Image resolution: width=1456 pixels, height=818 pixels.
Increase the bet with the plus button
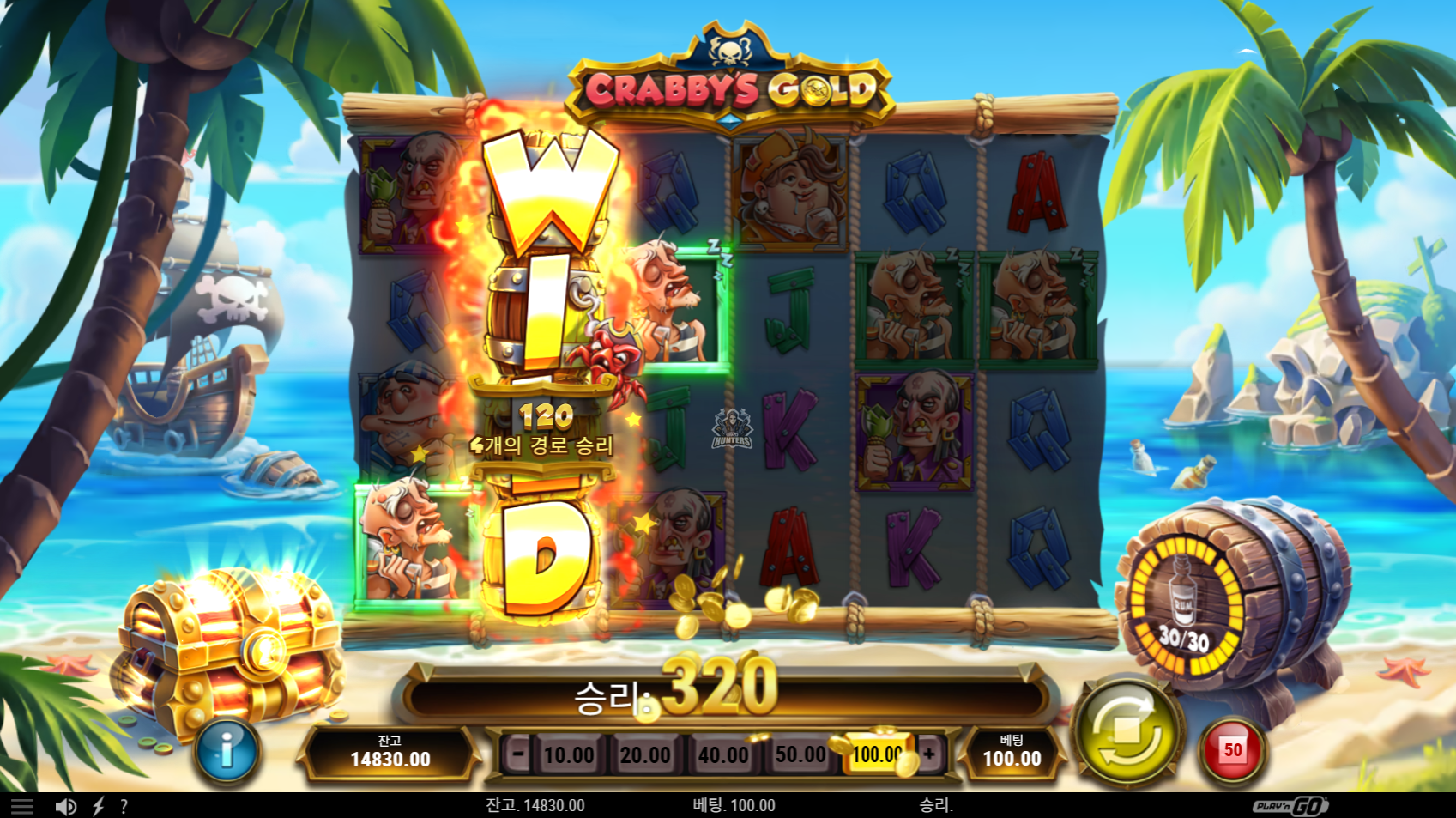tap(929, 754)
